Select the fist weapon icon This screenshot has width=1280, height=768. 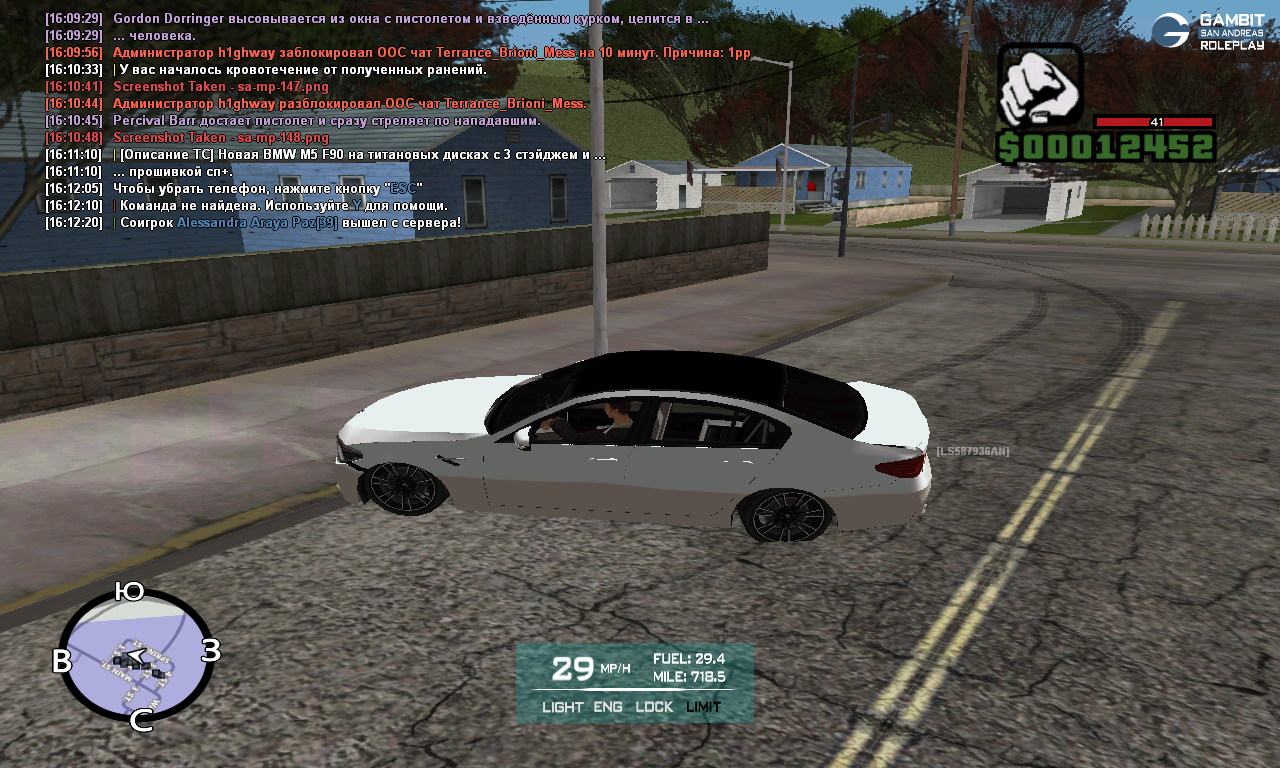[x=1040, y=85]
